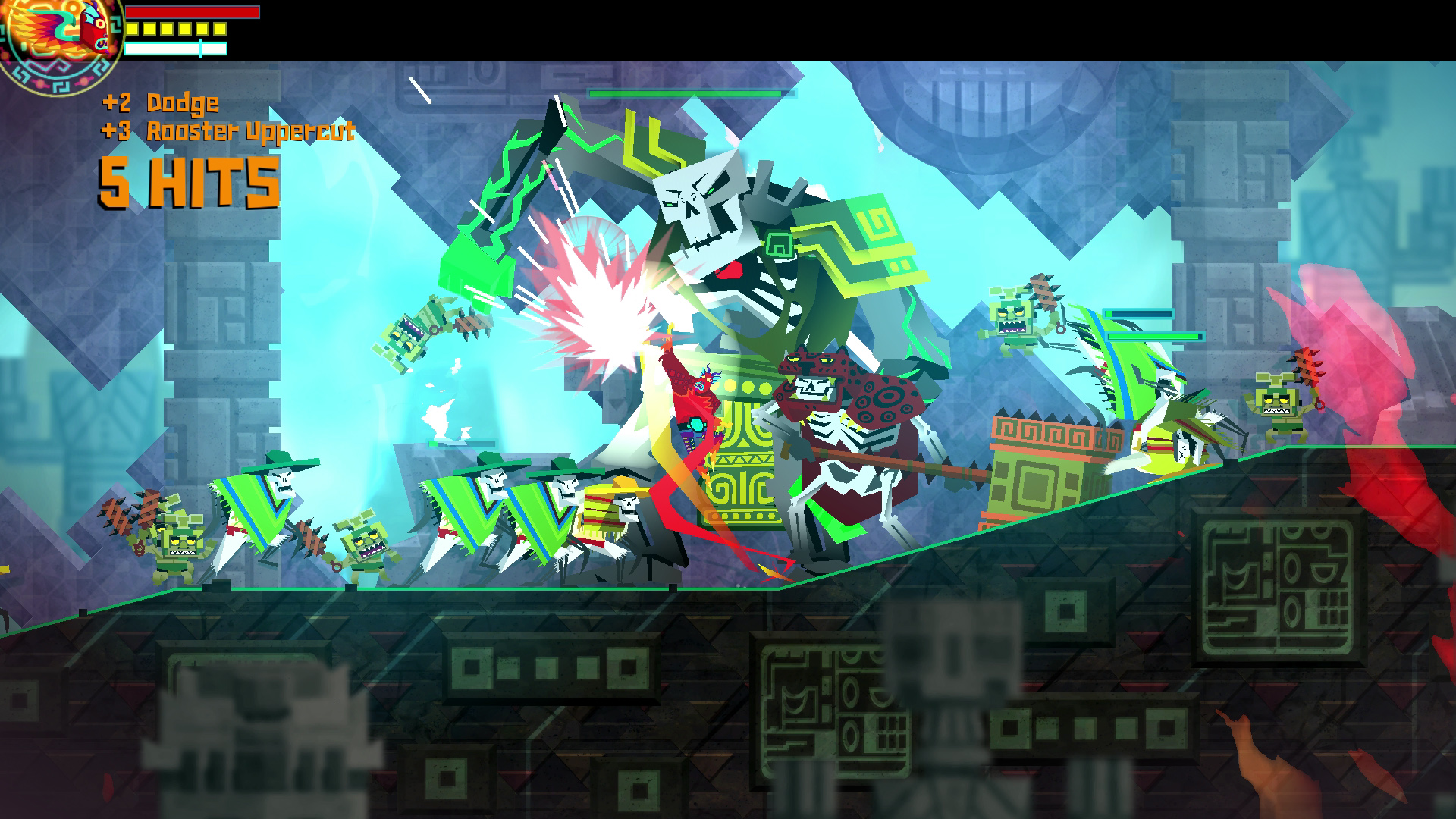Toggle the leftmost yellow stamina square
The image size is (1456, 819).
click(x=133, y=29)
